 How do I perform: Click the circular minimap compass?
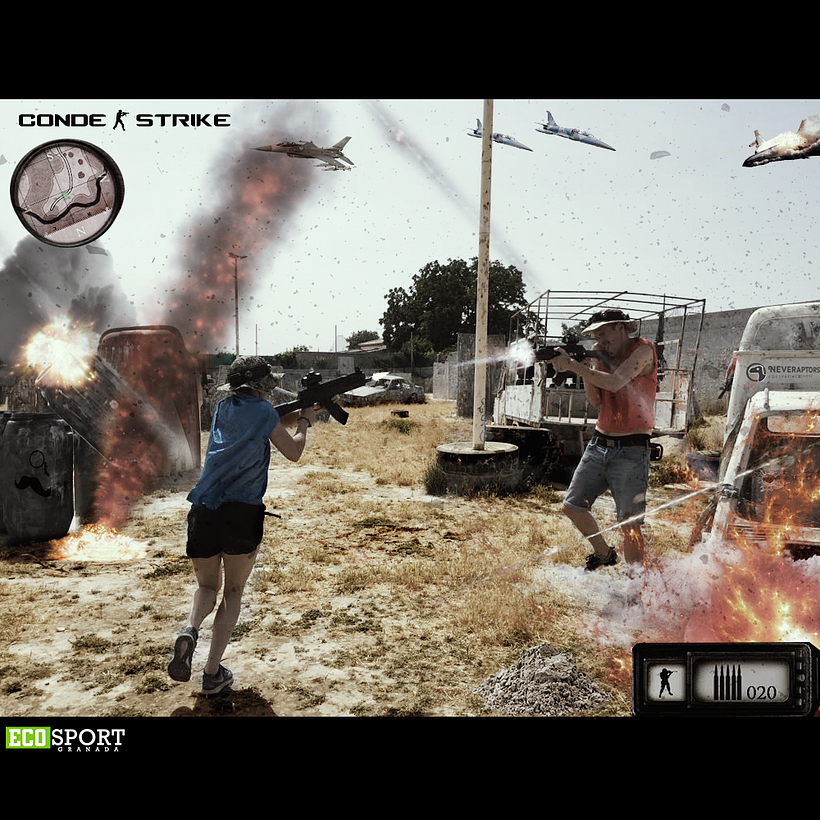coord(67,193)
